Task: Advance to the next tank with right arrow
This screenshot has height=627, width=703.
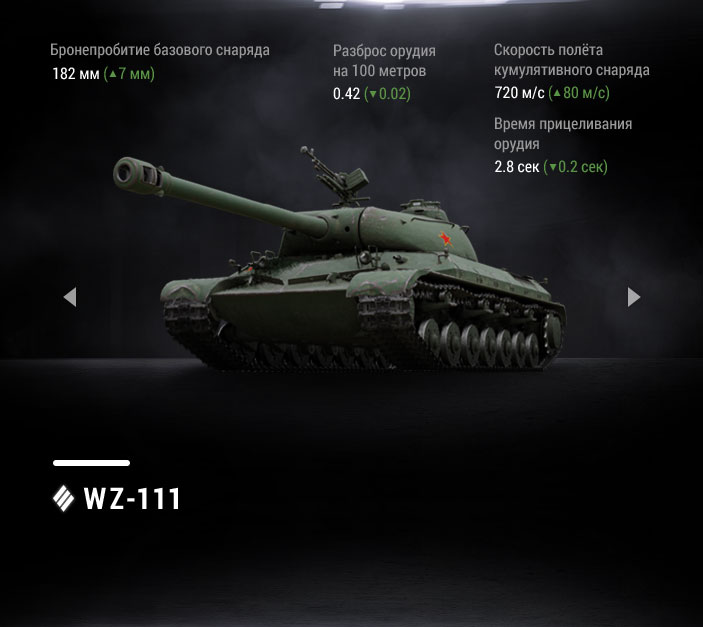Action: [x=633, y=297]
